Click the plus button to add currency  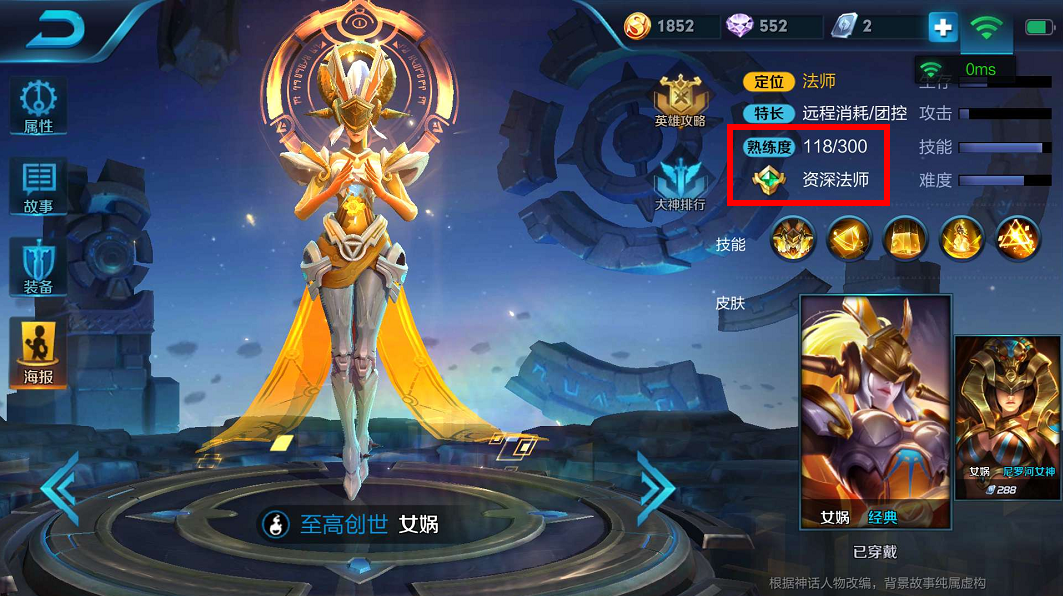click(x=942, y=27)
